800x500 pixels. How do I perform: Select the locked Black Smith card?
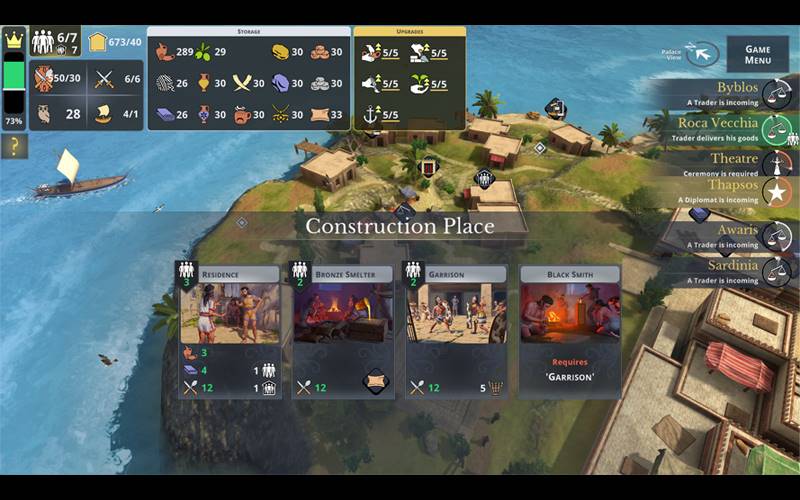coord(569,316)
